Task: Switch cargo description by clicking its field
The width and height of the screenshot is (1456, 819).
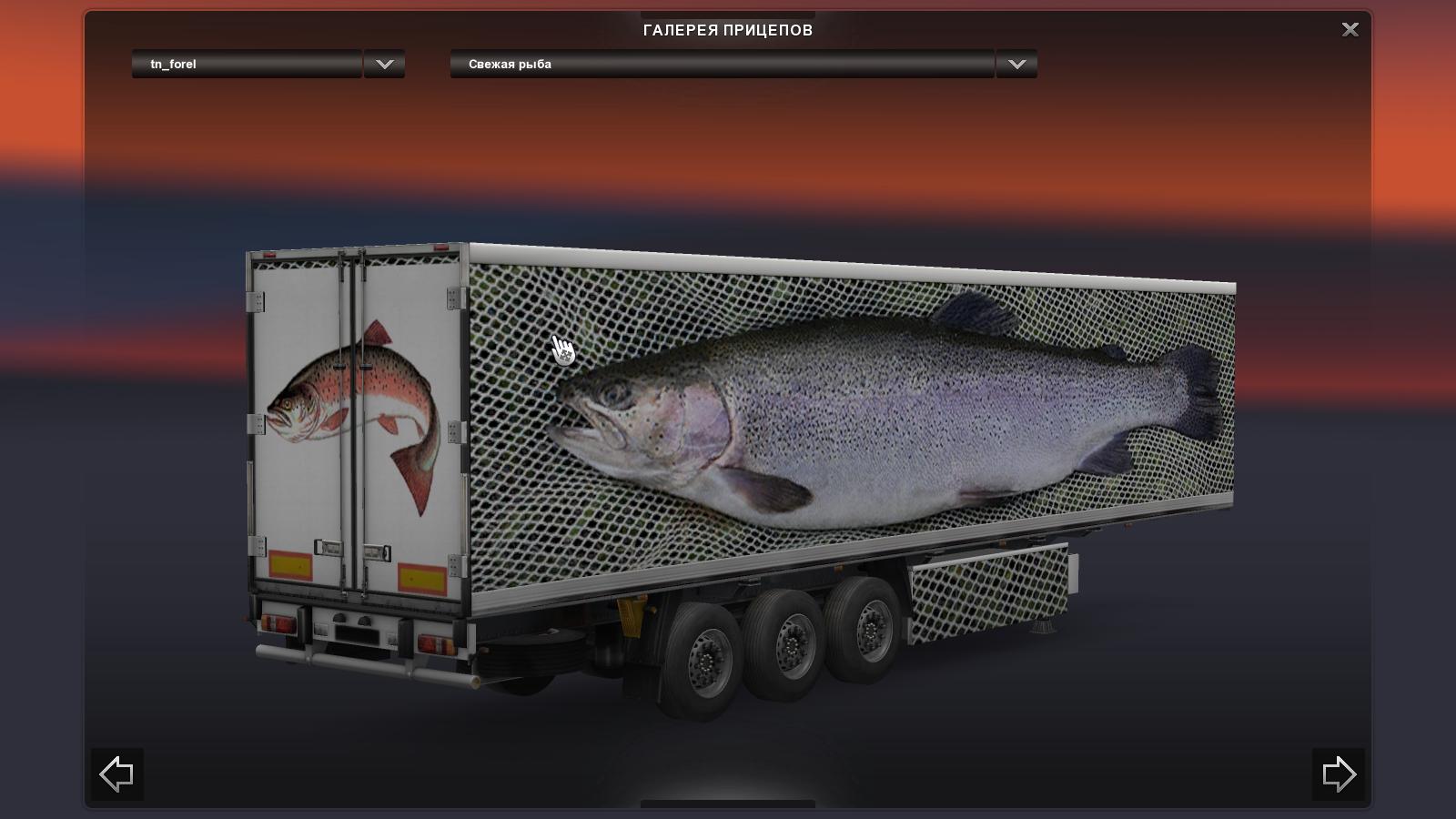Action: pyautogui.click(x=719, y=64)
